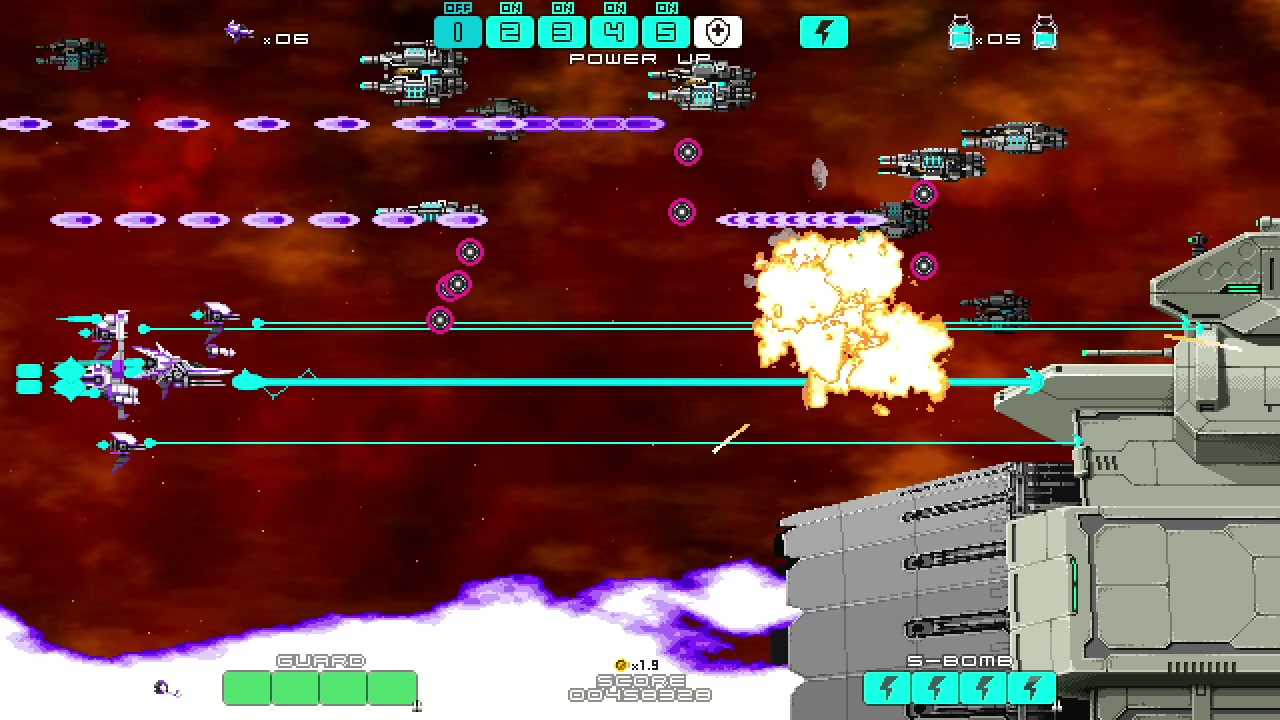Click the small ship icon beside GUARD gauge

(162, 687)
